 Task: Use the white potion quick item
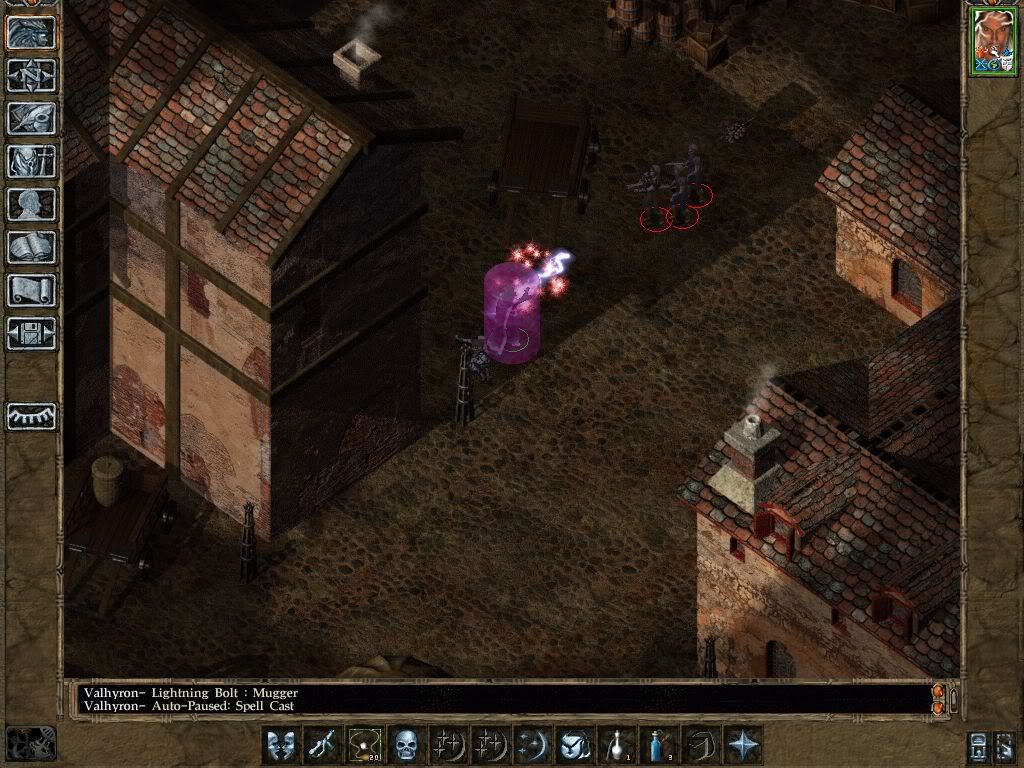click(618, 745)
